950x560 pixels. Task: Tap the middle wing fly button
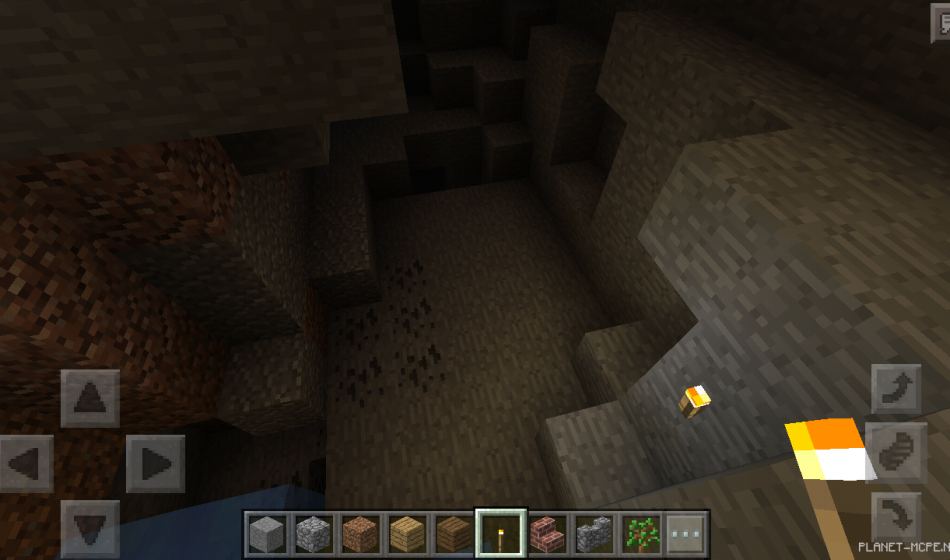tap(896, 450)
